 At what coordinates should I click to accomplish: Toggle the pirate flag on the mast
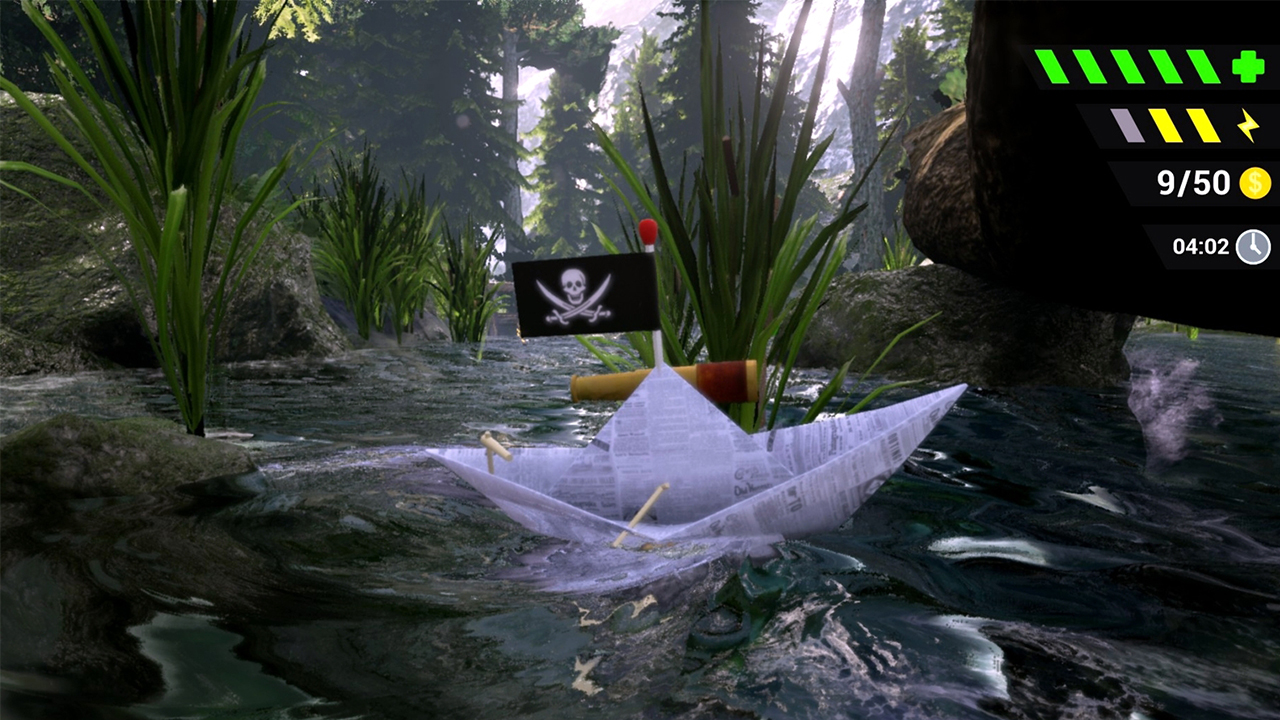(575, 295)
